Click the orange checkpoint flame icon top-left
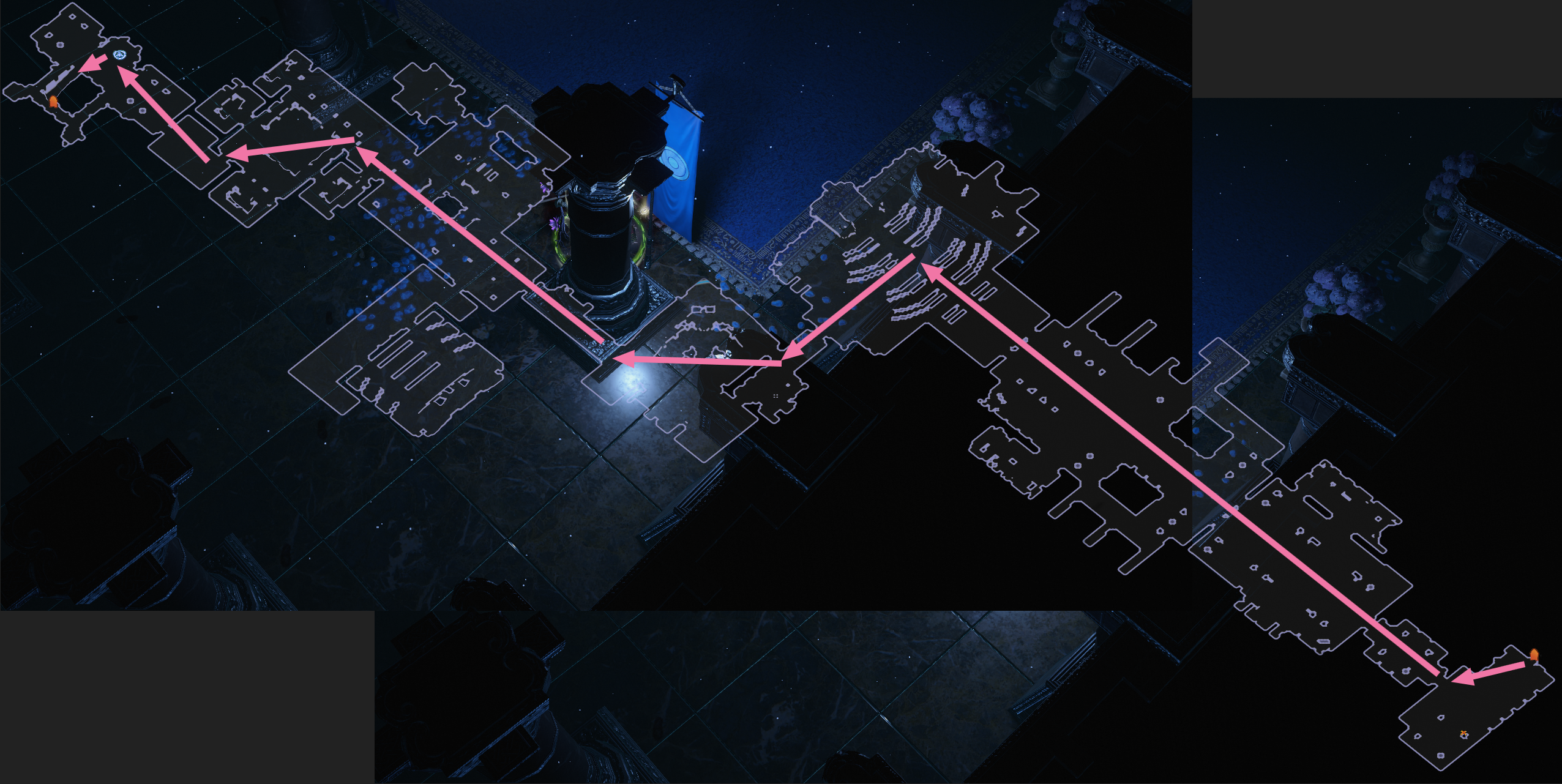Image resolution: width=1562 pixels, height=784 pixels. 53,102
